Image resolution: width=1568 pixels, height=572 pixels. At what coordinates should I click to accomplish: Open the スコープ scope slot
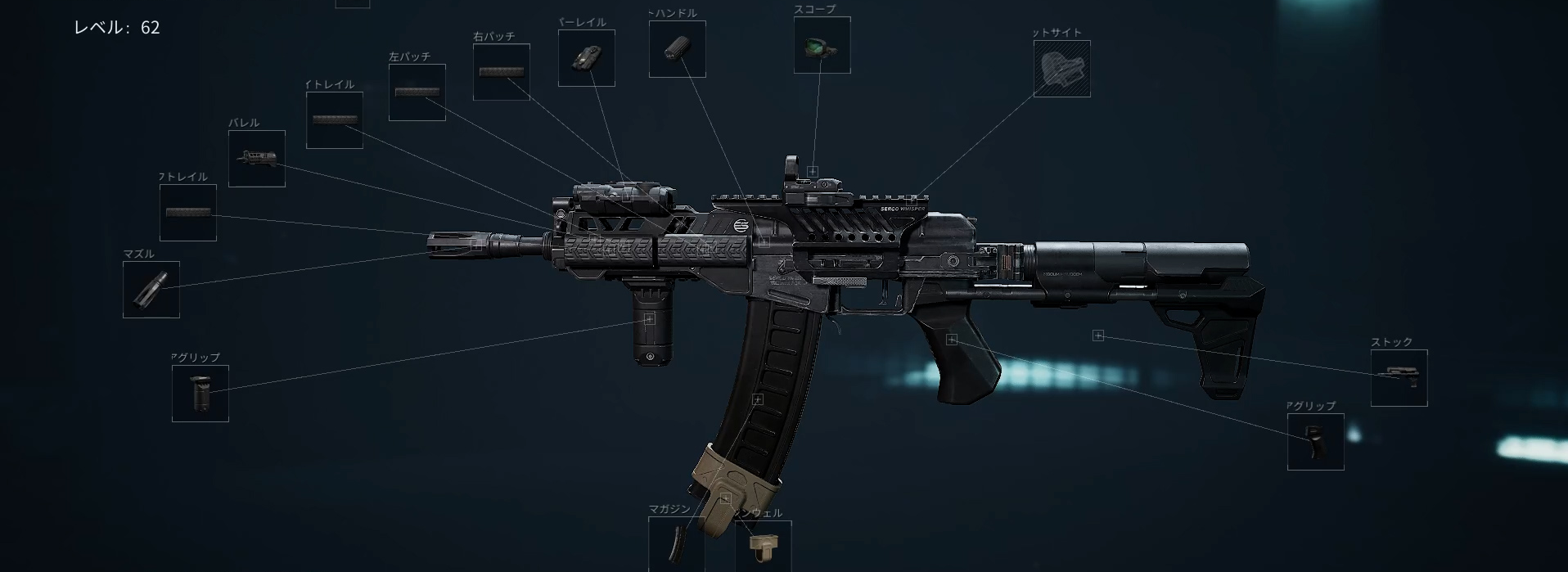coord(822,45)
